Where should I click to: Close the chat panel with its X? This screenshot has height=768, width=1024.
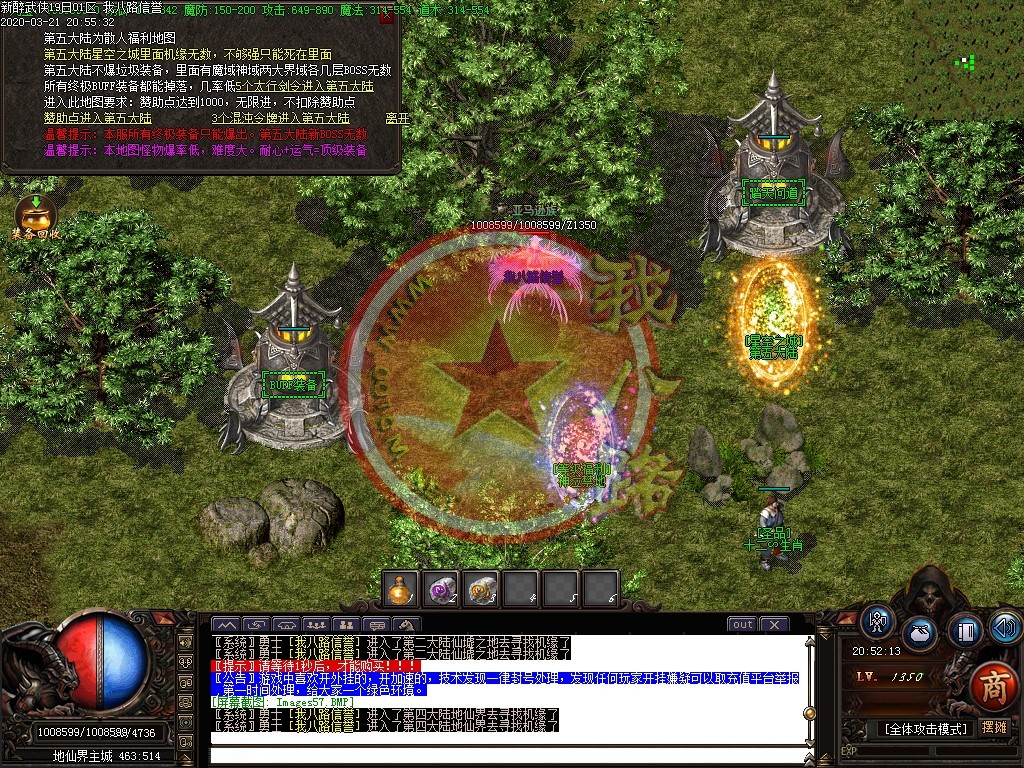click(x=774, y=624)
